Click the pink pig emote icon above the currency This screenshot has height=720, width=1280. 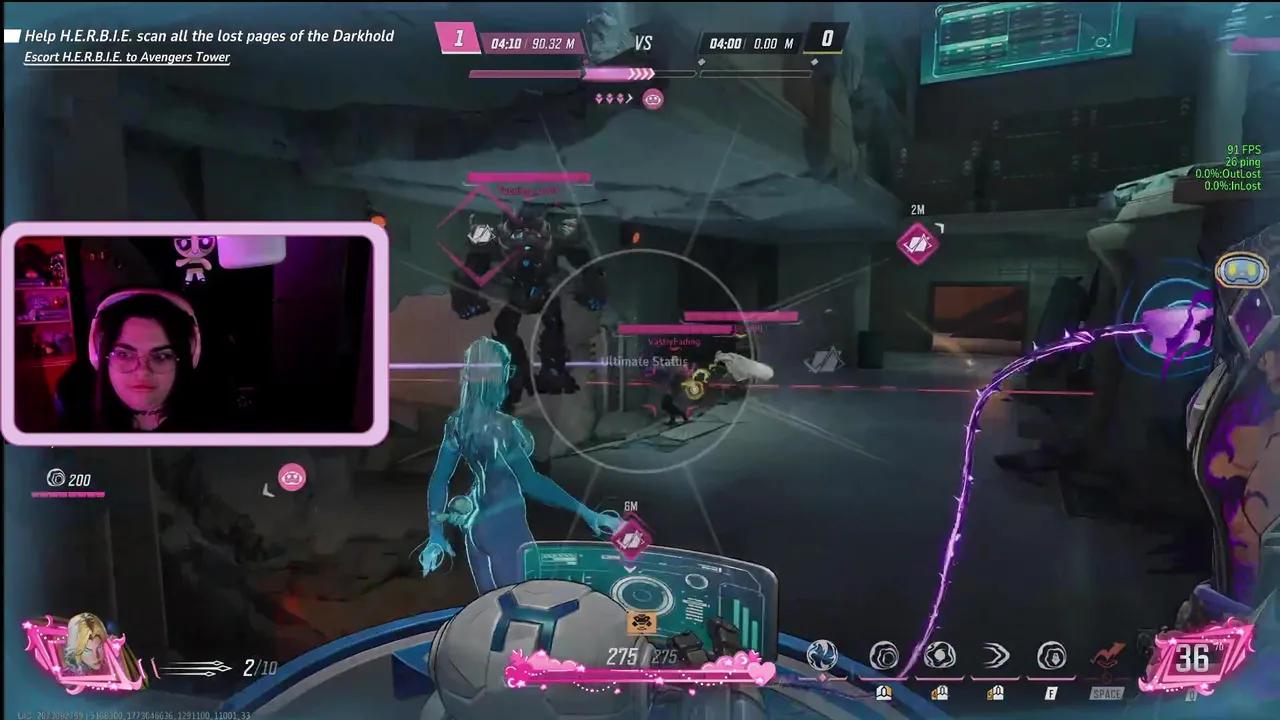tap(293, 478)
